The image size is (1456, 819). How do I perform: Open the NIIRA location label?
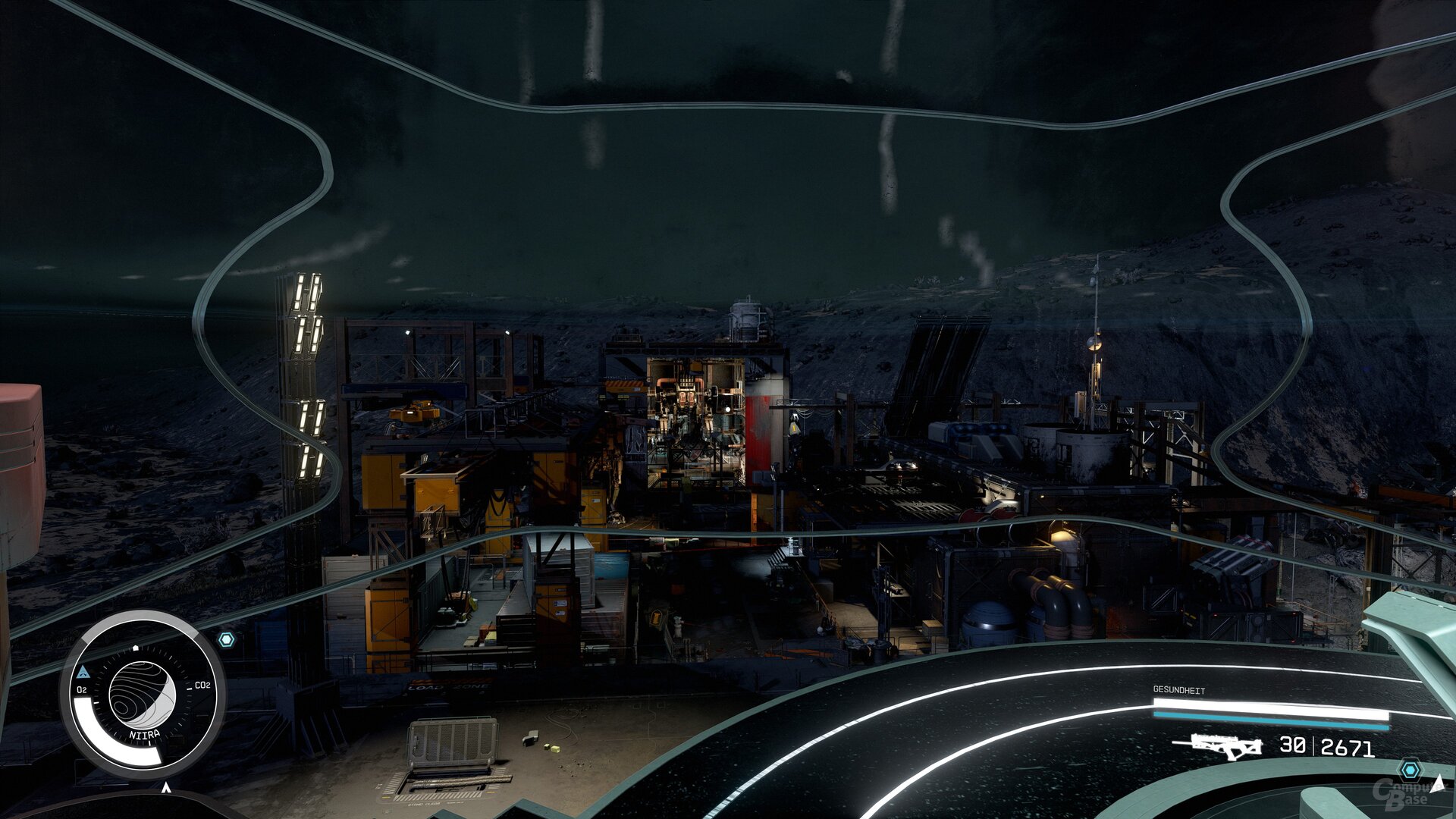pyautogui.click(x=145, y=733)
